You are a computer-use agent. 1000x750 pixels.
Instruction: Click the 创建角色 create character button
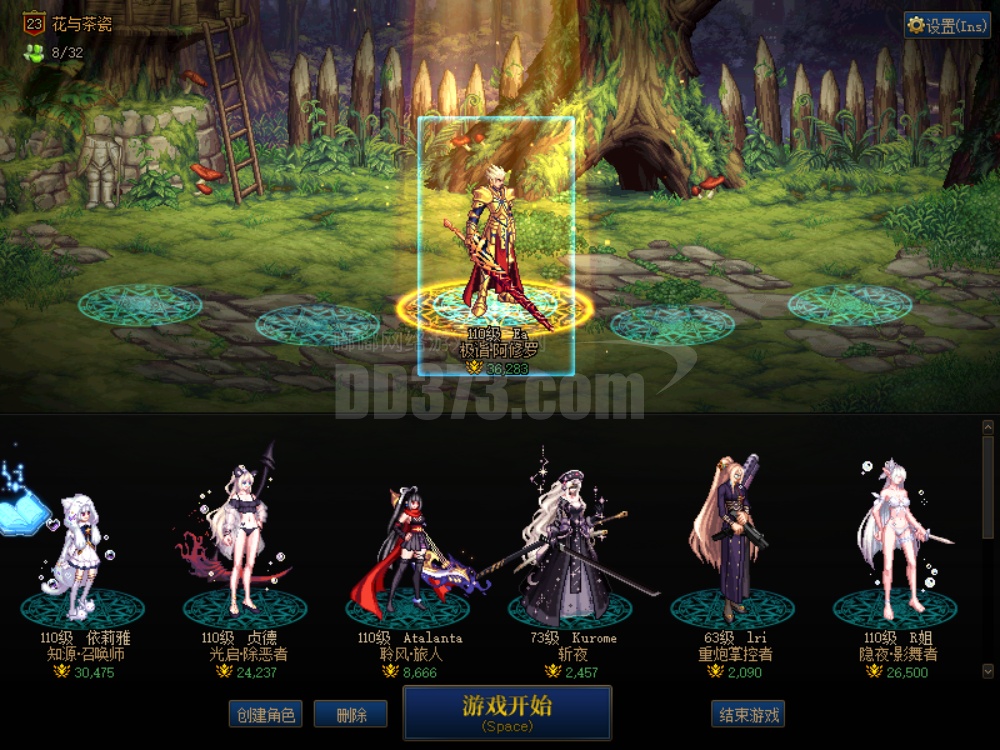(x=265, y=714)
